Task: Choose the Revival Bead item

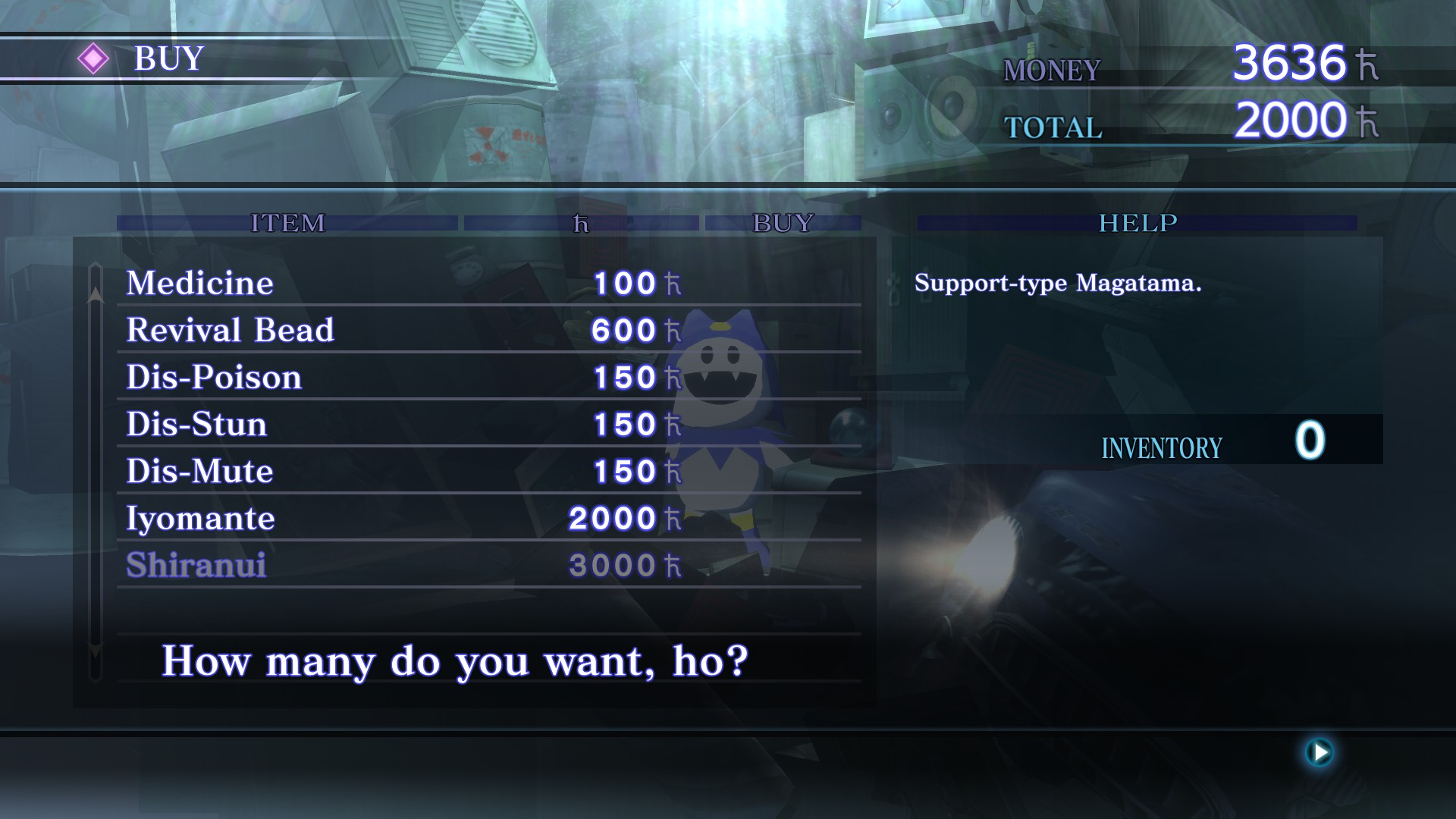Action: 230,331
